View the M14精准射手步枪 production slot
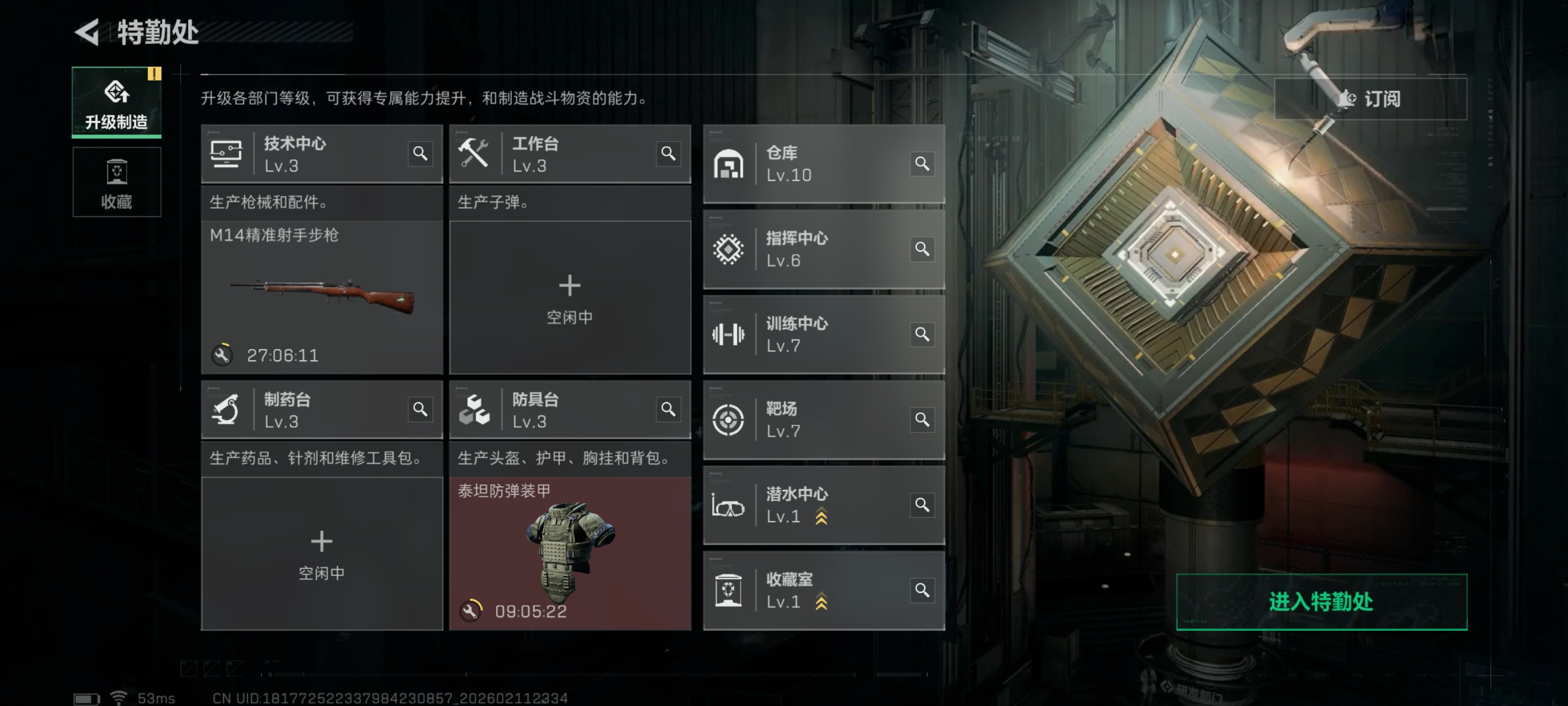 click(321, 298)
